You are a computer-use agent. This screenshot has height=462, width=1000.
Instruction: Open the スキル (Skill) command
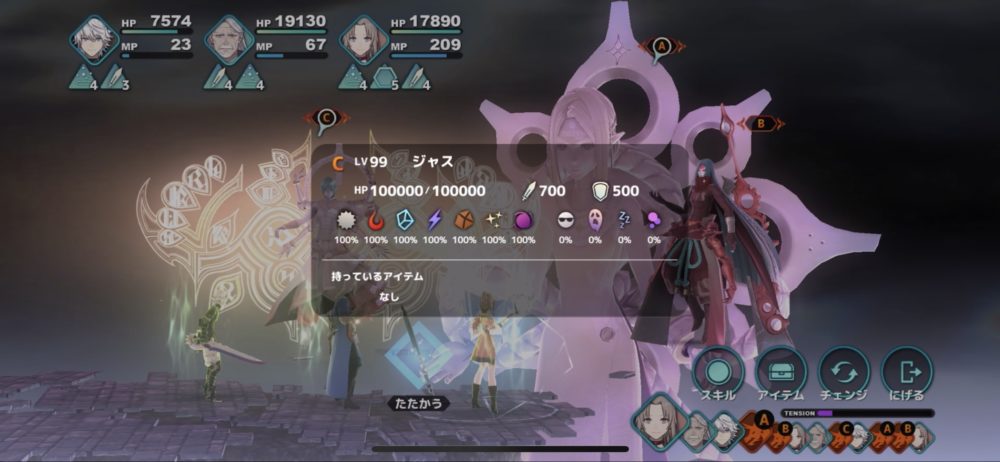pyautogui.click(x=716, y=371)
